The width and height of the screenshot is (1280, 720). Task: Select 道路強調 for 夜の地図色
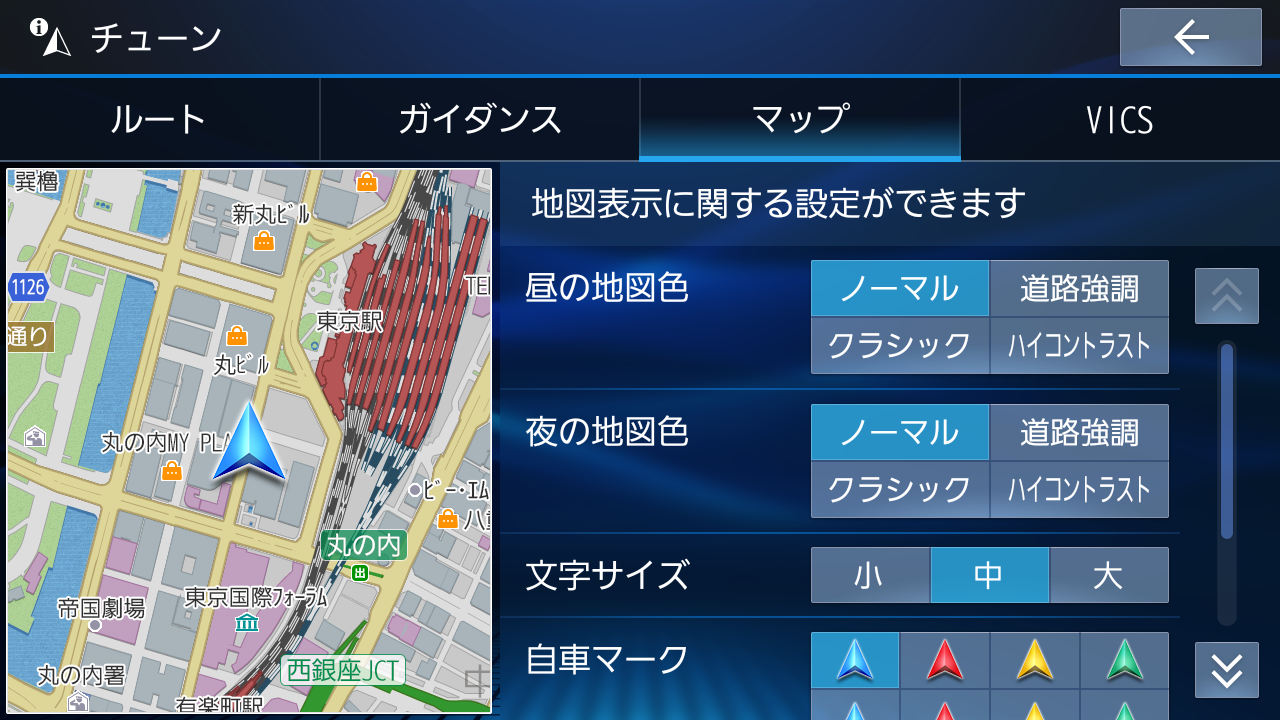pos(1079,432)
